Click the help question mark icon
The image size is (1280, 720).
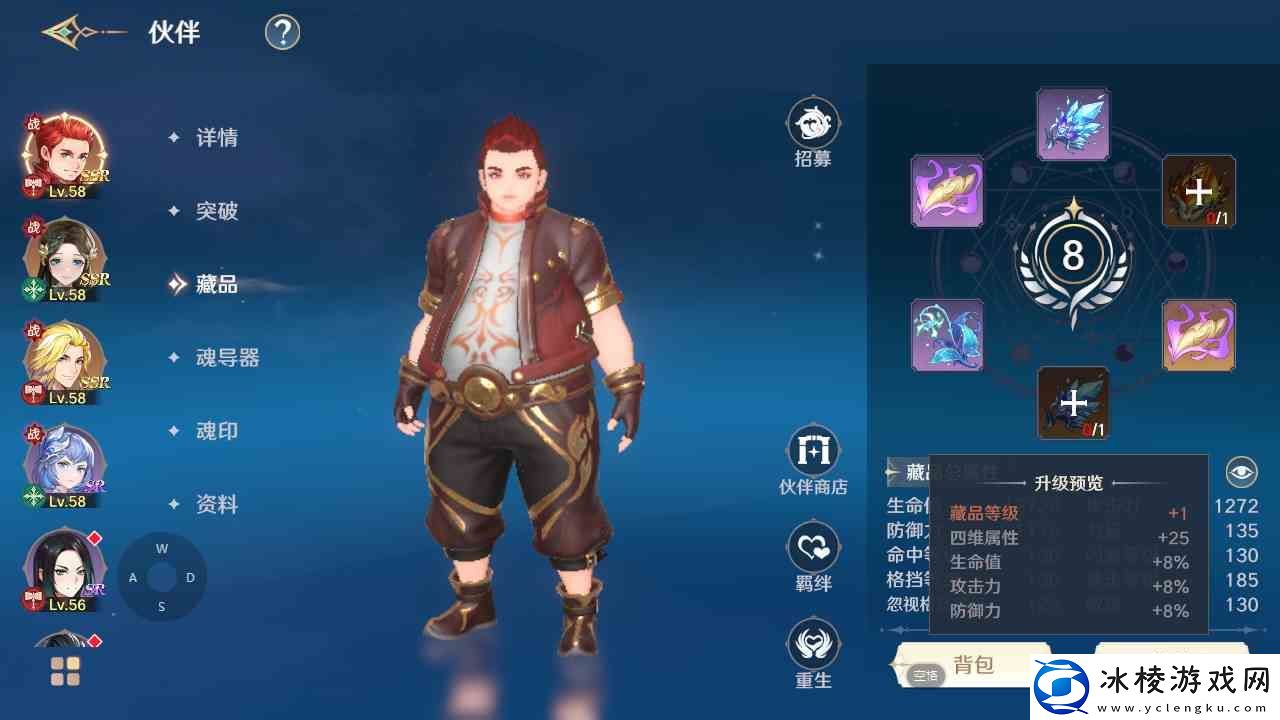(x=281, y=32)
